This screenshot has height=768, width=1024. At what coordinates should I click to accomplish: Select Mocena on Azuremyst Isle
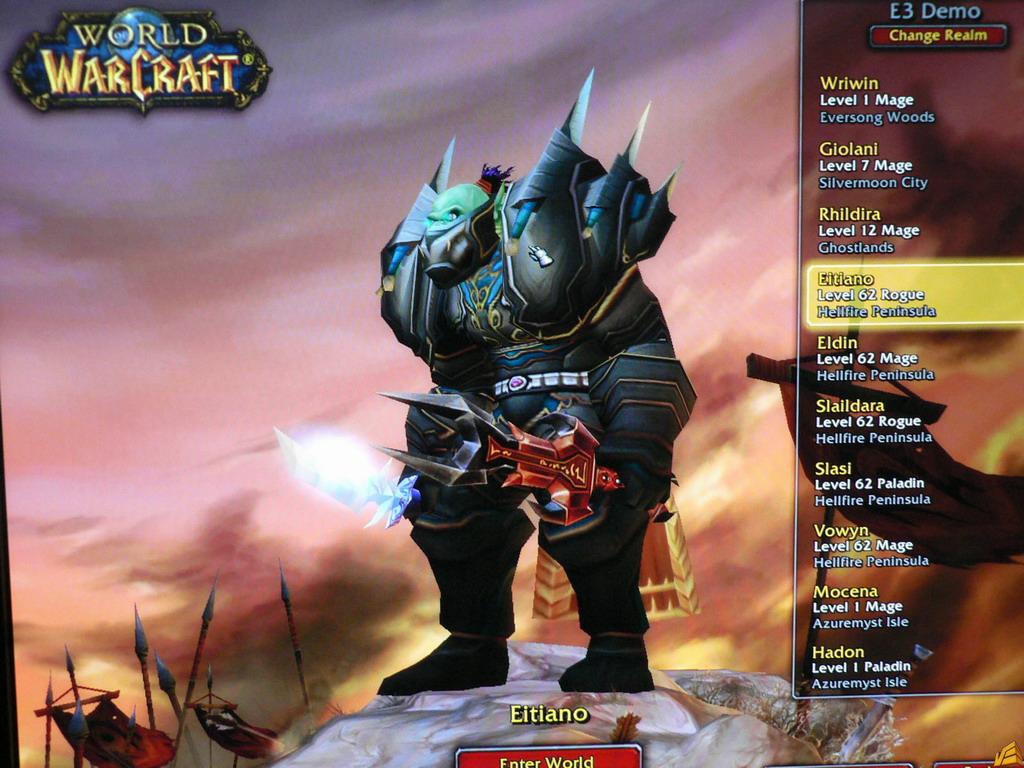866,606
